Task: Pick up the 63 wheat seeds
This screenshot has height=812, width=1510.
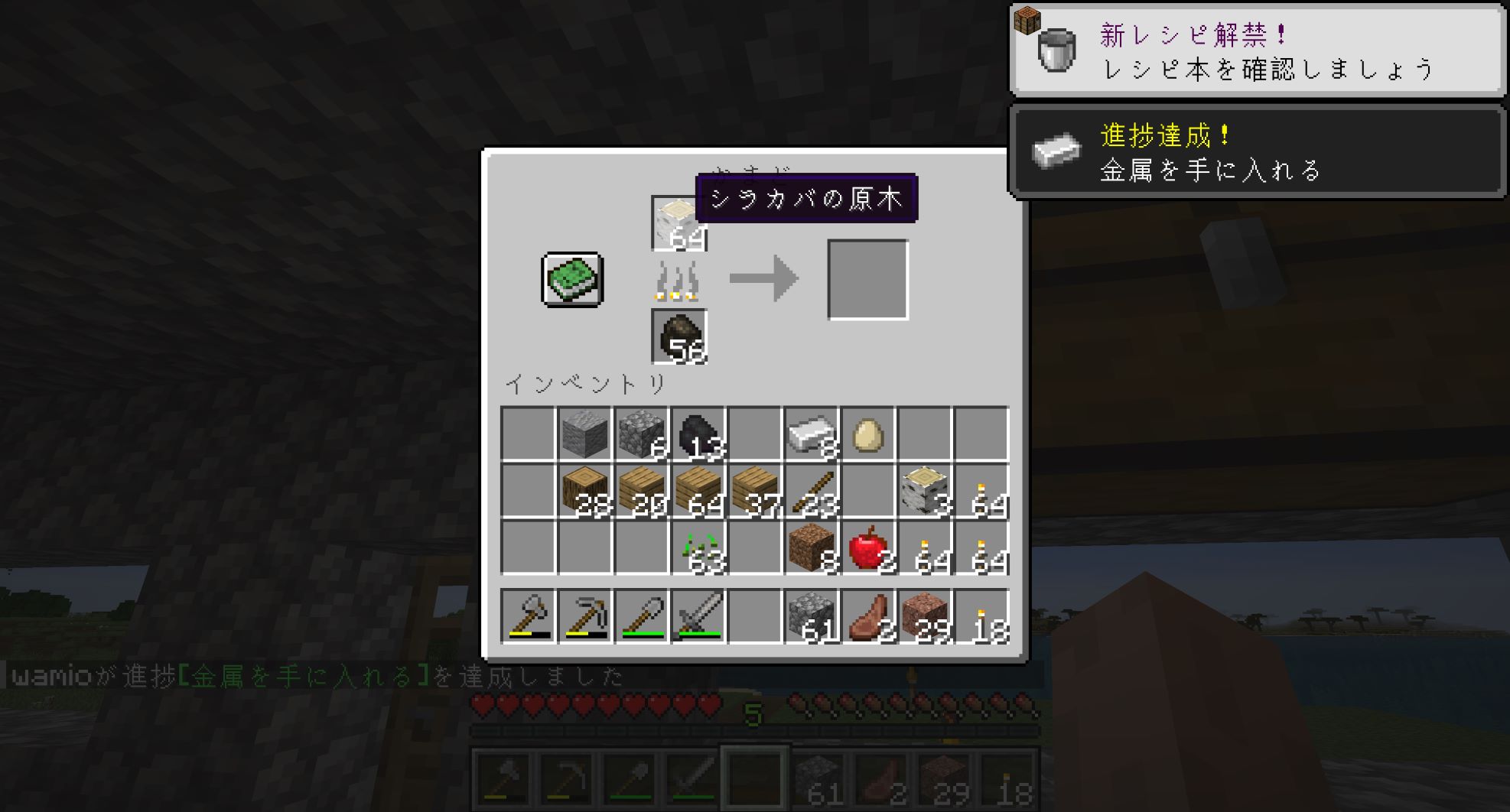Action: (698, 547)
